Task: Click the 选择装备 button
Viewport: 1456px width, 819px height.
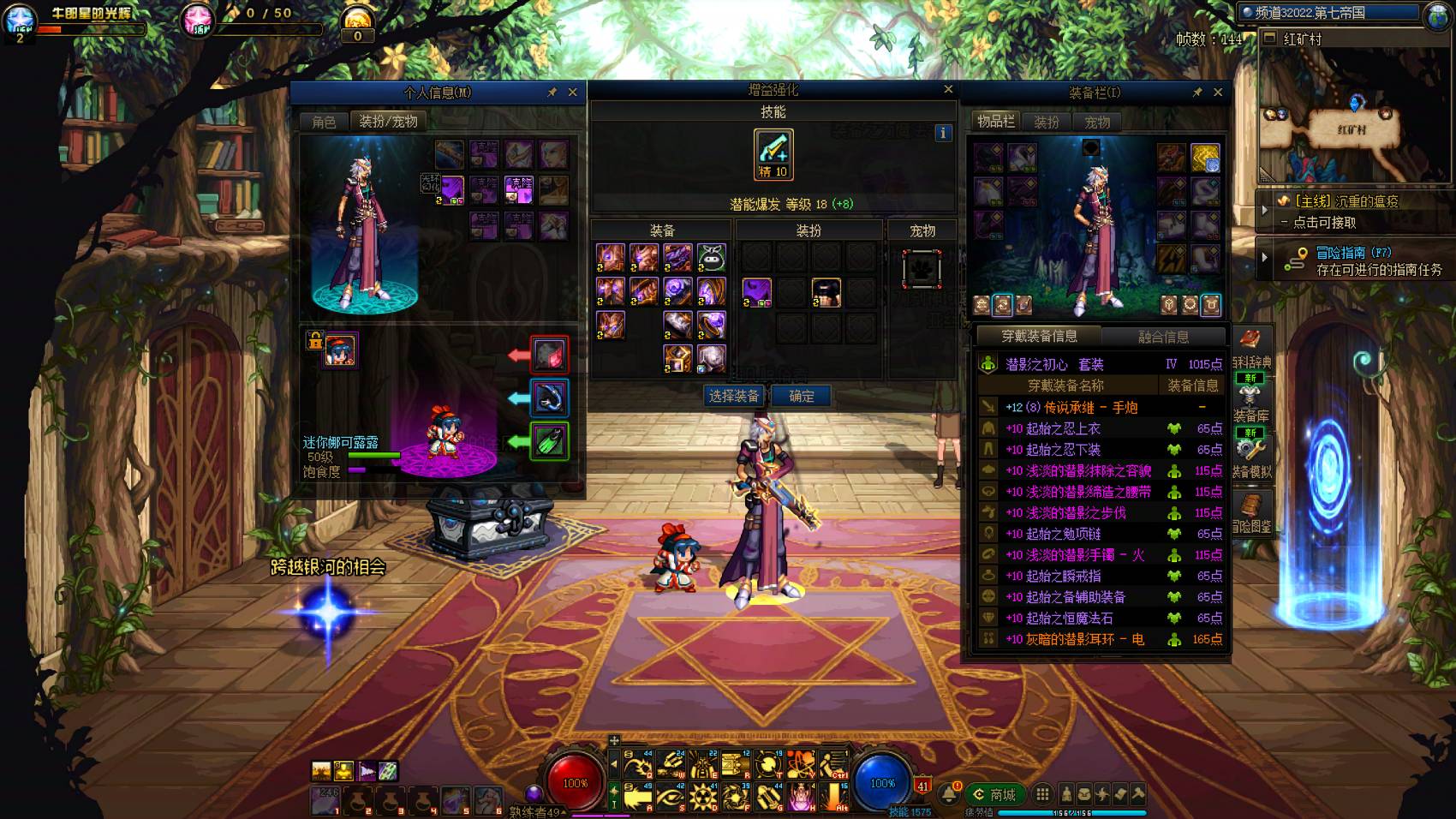Action: click(x=734, y=396)
